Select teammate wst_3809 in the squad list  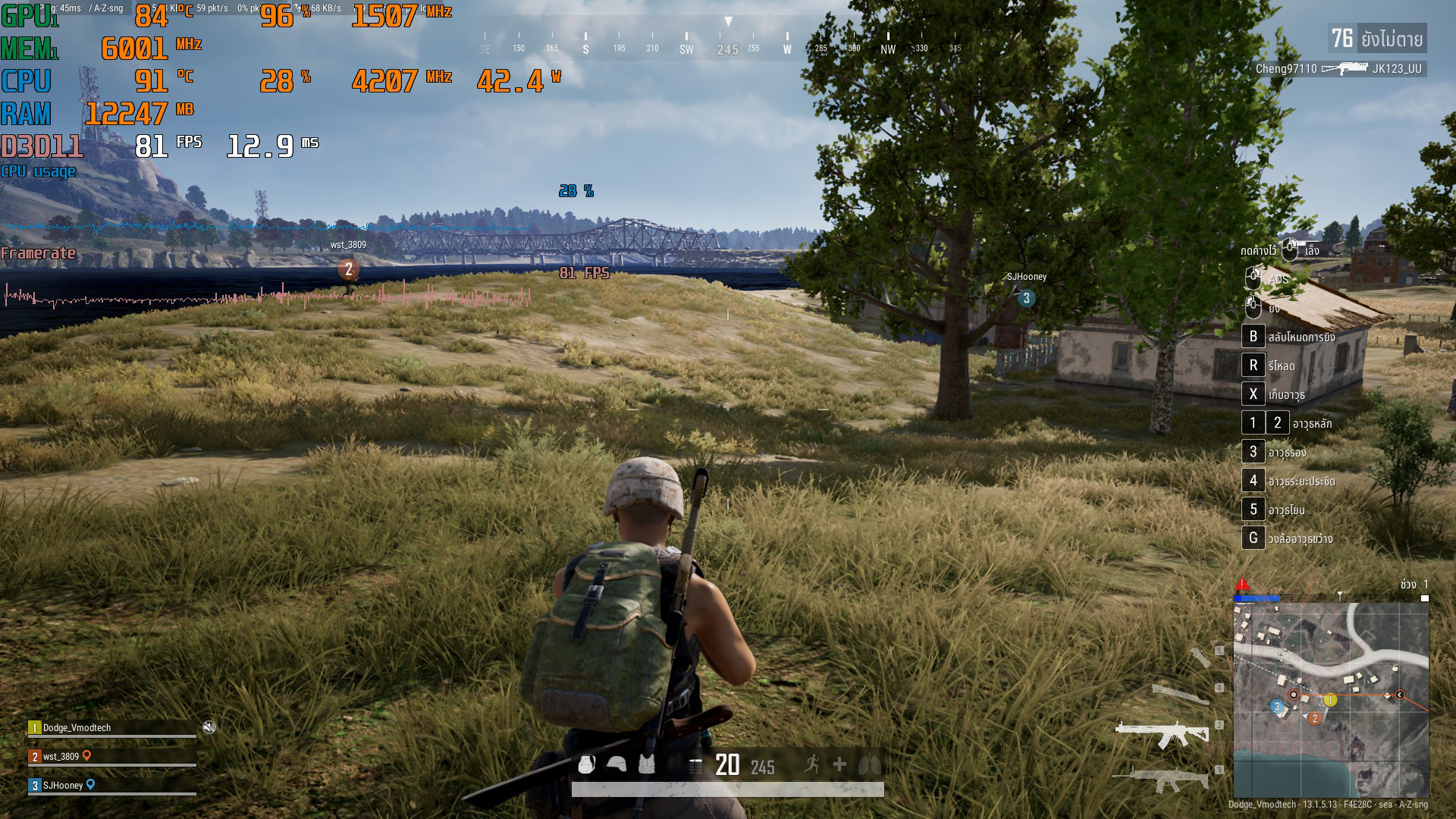(61, 757)
